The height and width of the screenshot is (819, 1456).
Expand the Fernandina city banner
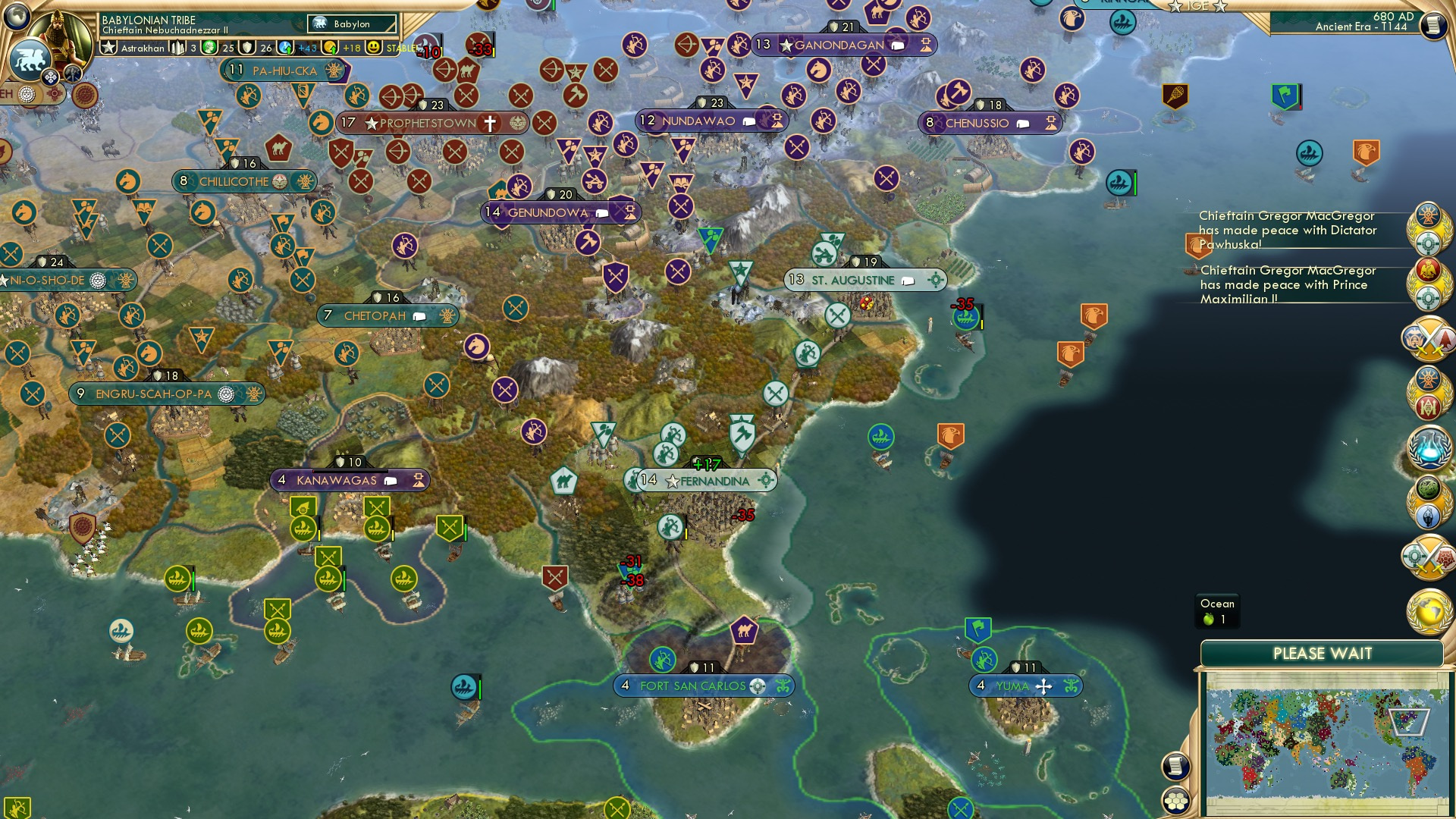click(767, 479)
